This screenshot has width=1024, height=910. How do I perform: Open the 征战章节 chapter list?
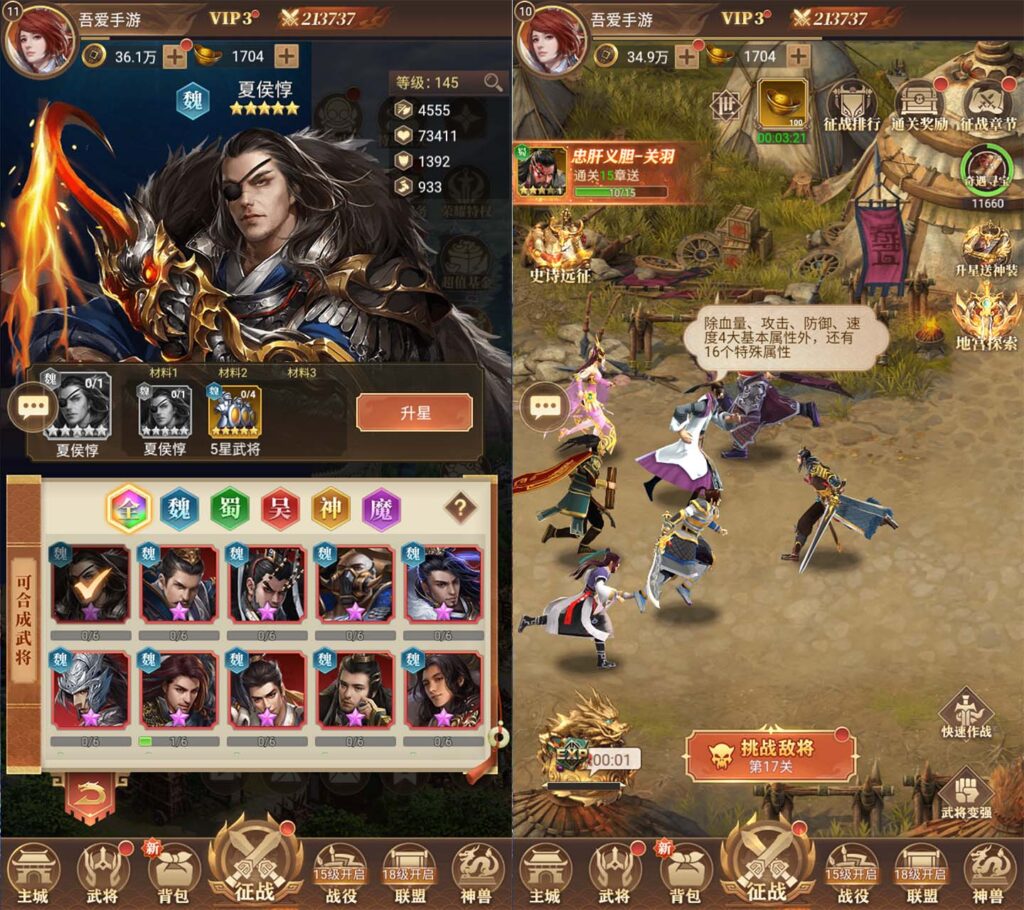[x=988, y=106]
